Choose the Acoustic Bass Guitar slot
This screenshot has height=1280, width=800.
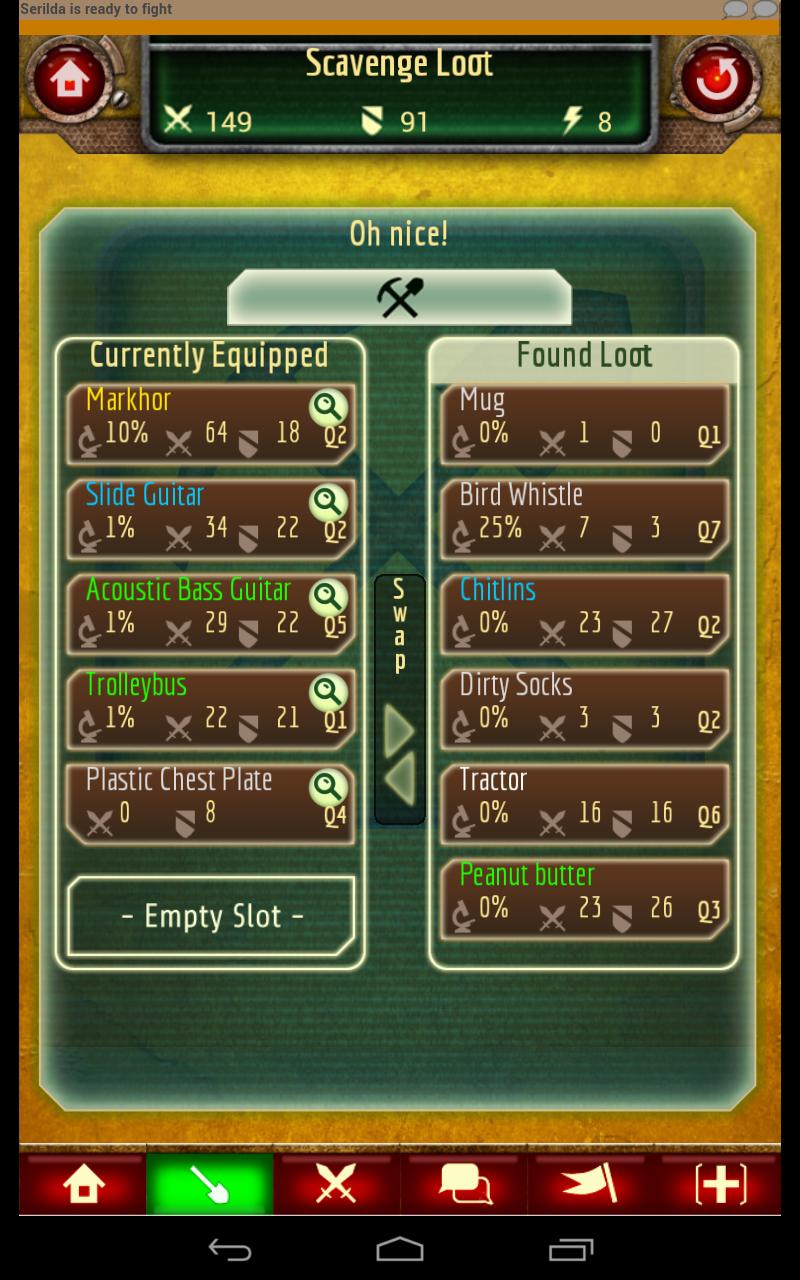point(190,613)
